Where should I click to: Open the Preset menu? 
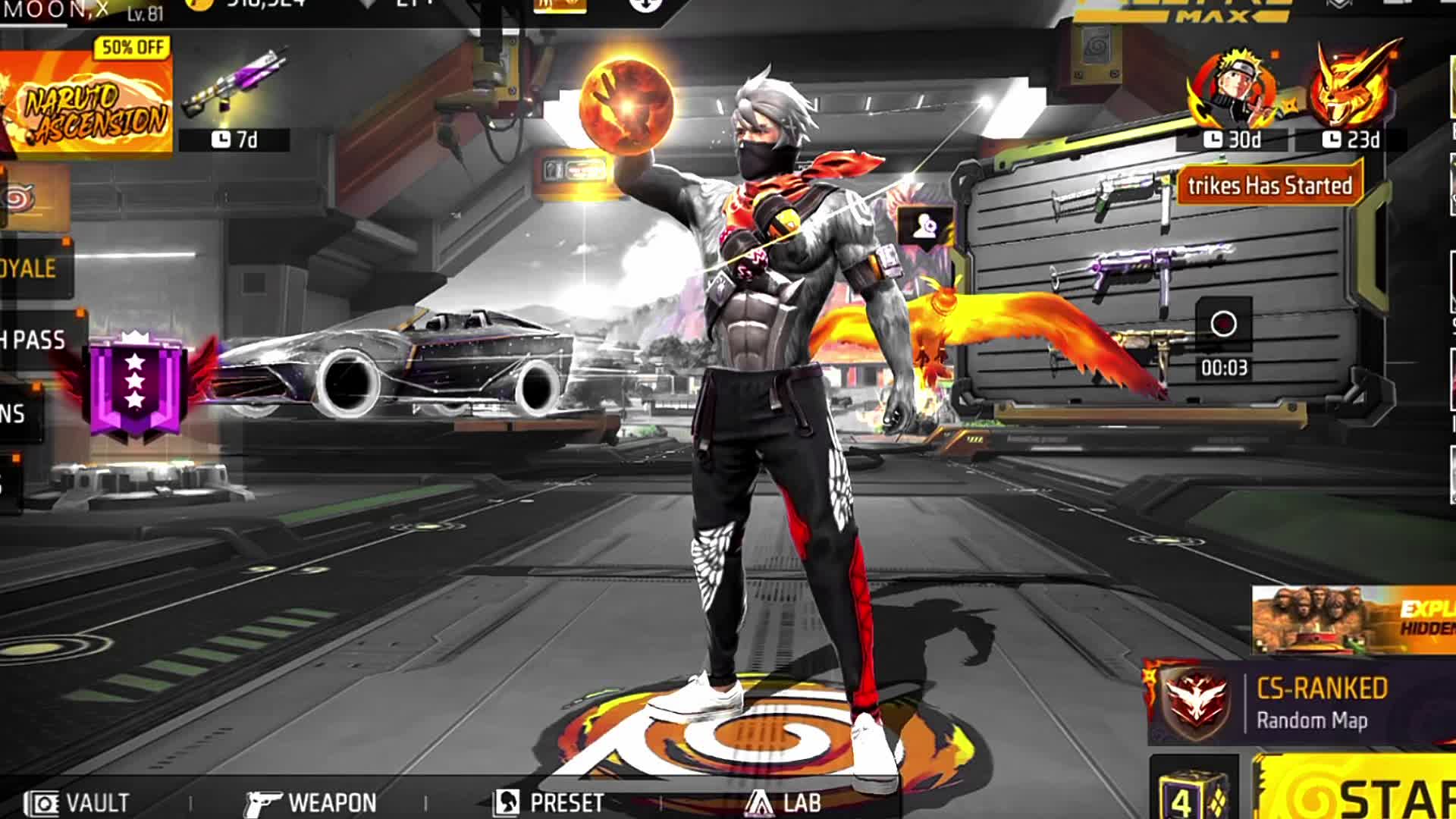coord(549,802)
